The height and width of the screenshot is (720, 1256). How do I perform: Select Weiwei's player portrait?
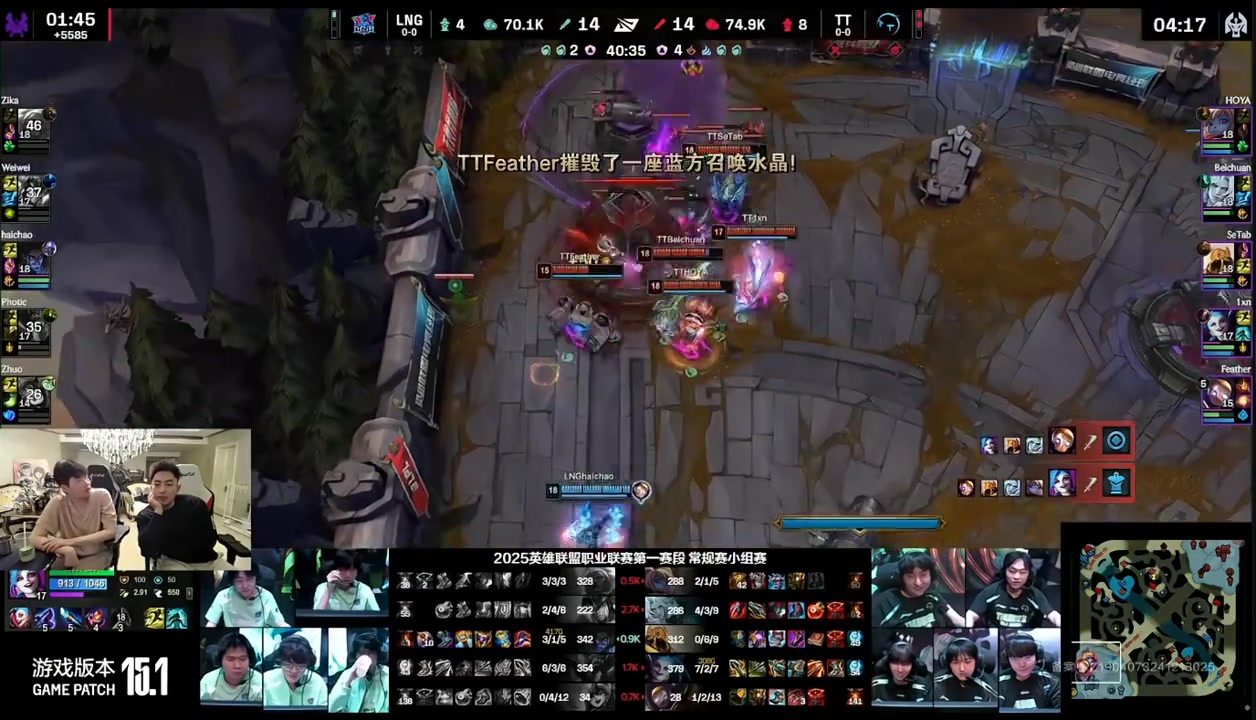pyautogui.click(x=33, y=193)
